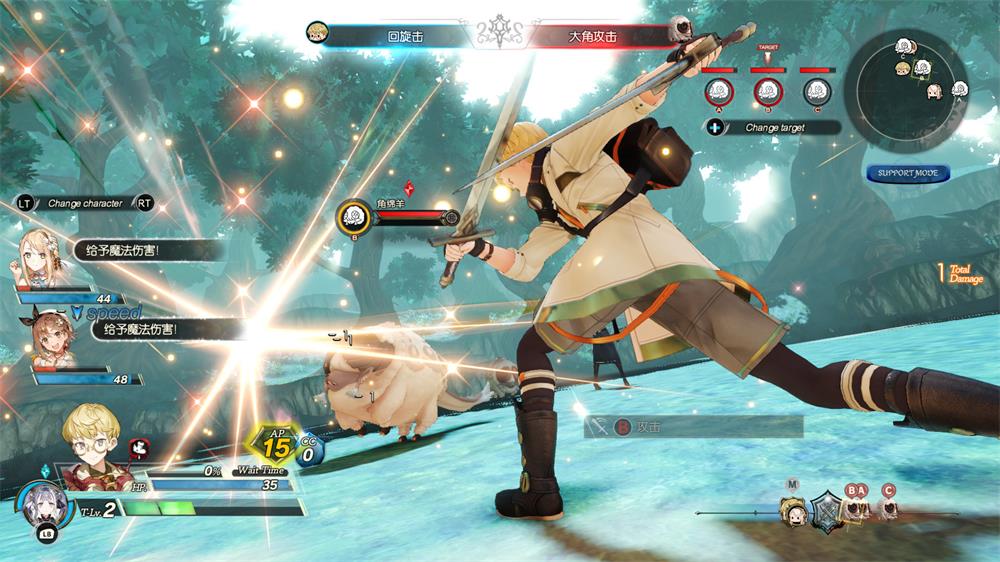Select enemy target C portrait
The height and width of the screenshot is (562, 1000).
[x=817, y=92]
